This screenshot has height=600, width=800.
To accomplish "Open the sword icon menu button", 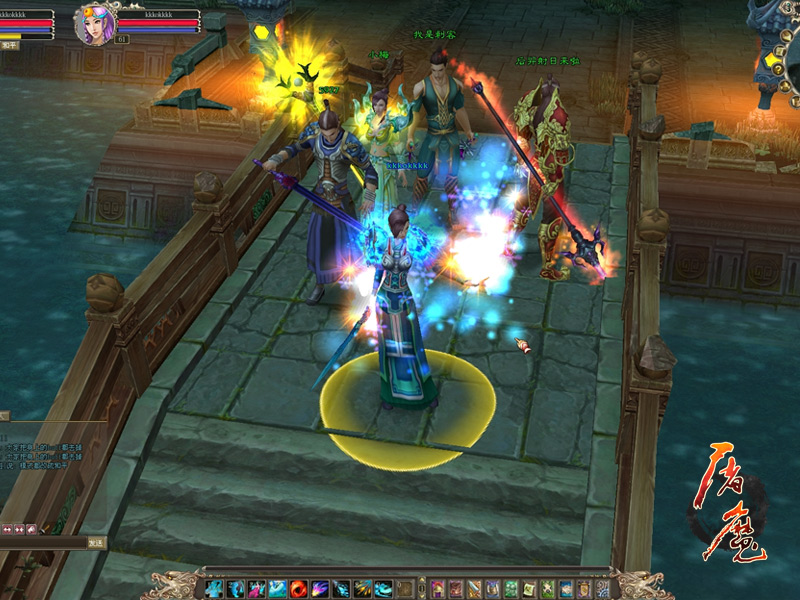I will pyautogui.click(x=474, y=588).
